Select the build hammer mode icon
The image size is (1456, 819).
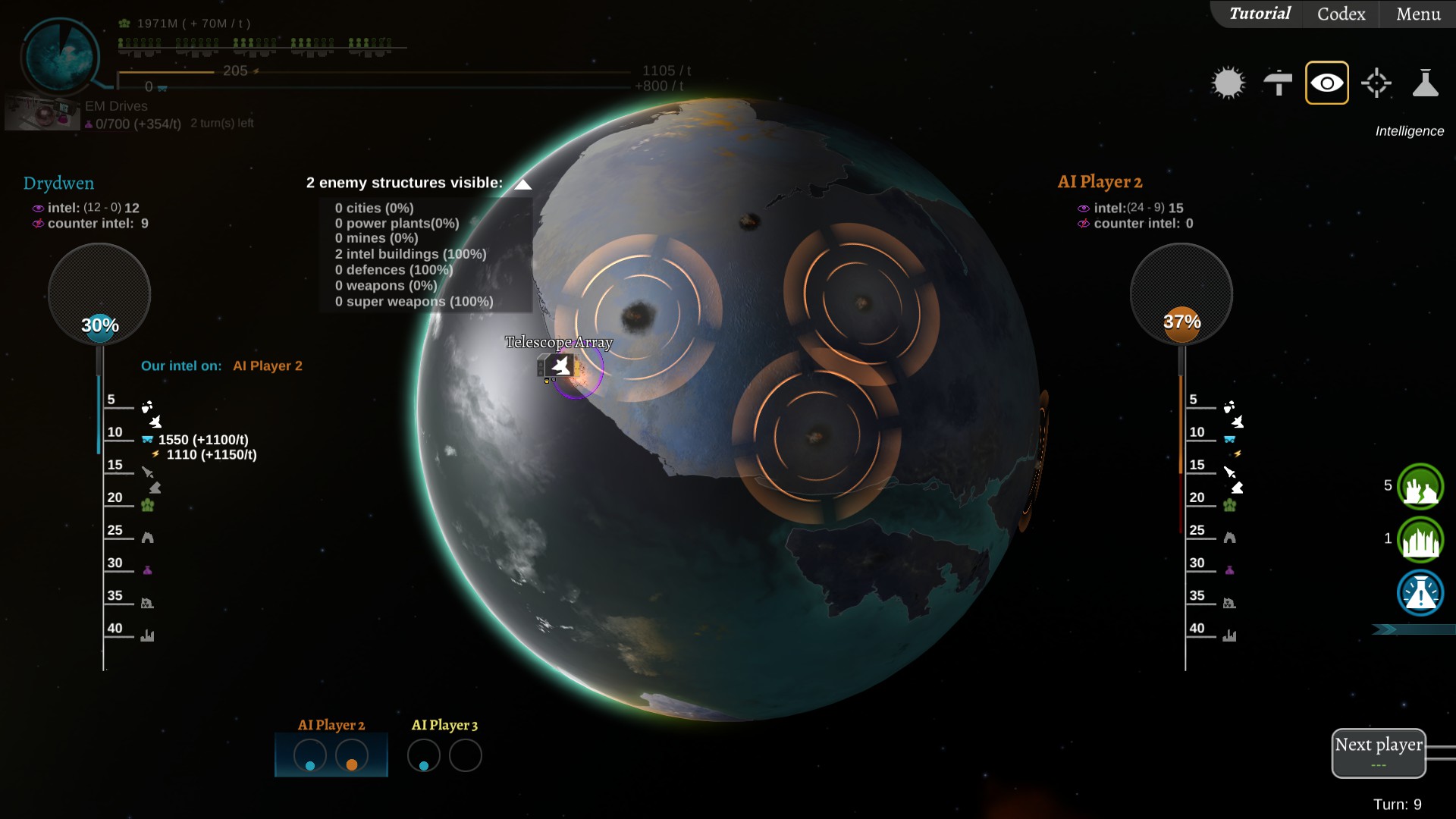(1278, 83)
